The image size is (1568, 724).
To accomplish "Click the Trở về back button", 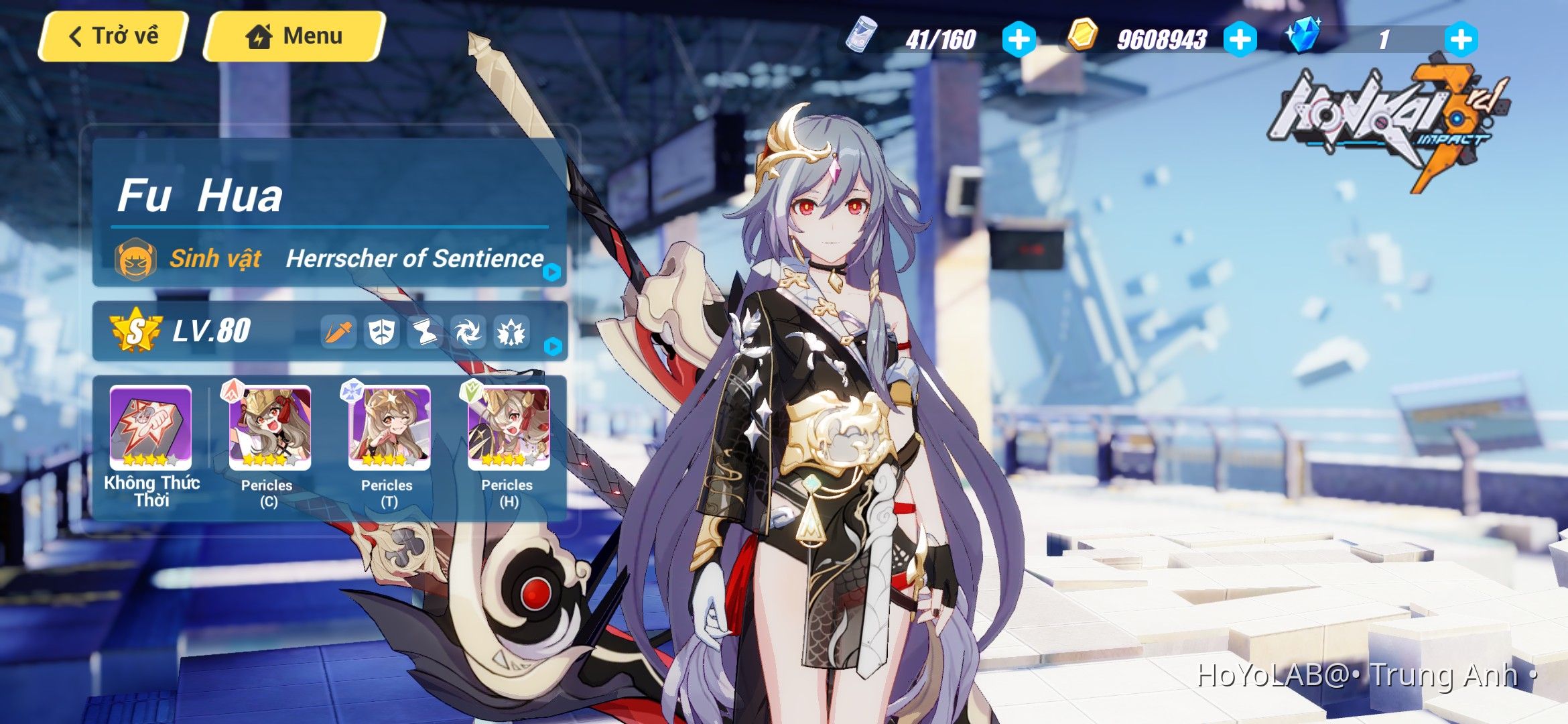I will [112, 37].
